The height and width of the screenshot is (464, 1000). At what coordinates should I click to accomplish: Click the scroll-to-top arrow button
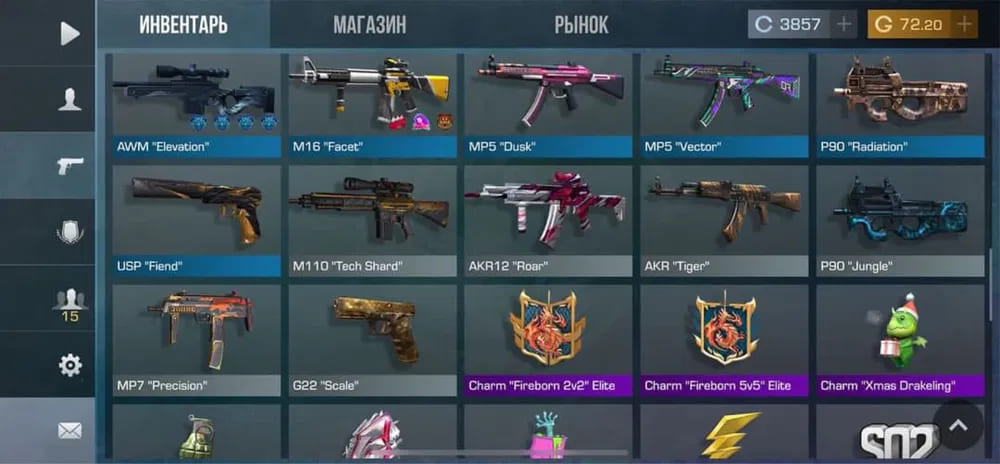pos(958,425)
